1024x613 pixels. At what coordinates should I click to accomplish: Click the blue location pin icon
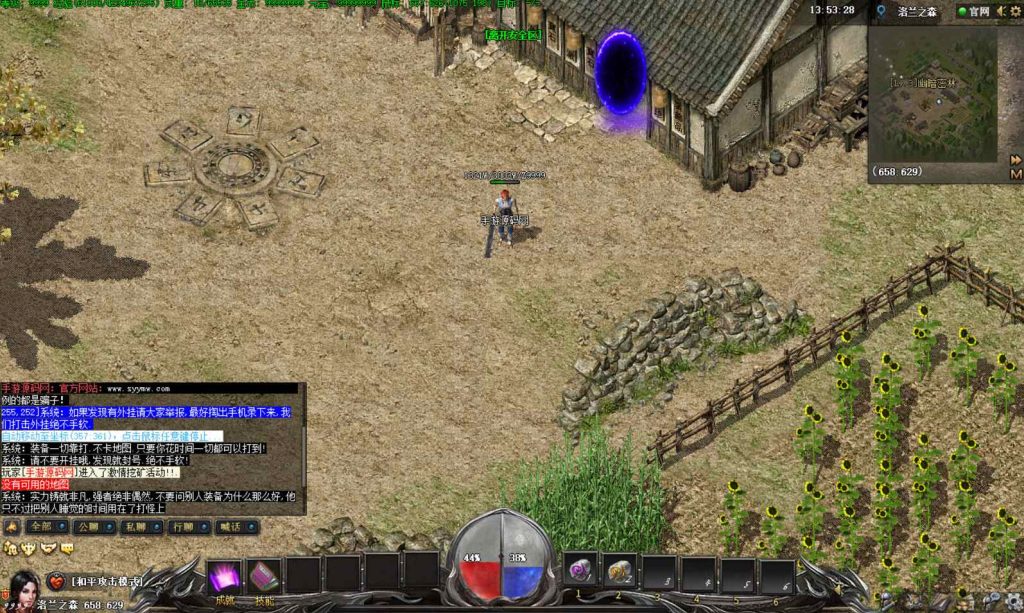pyautogui.click(x=881, y=12)
